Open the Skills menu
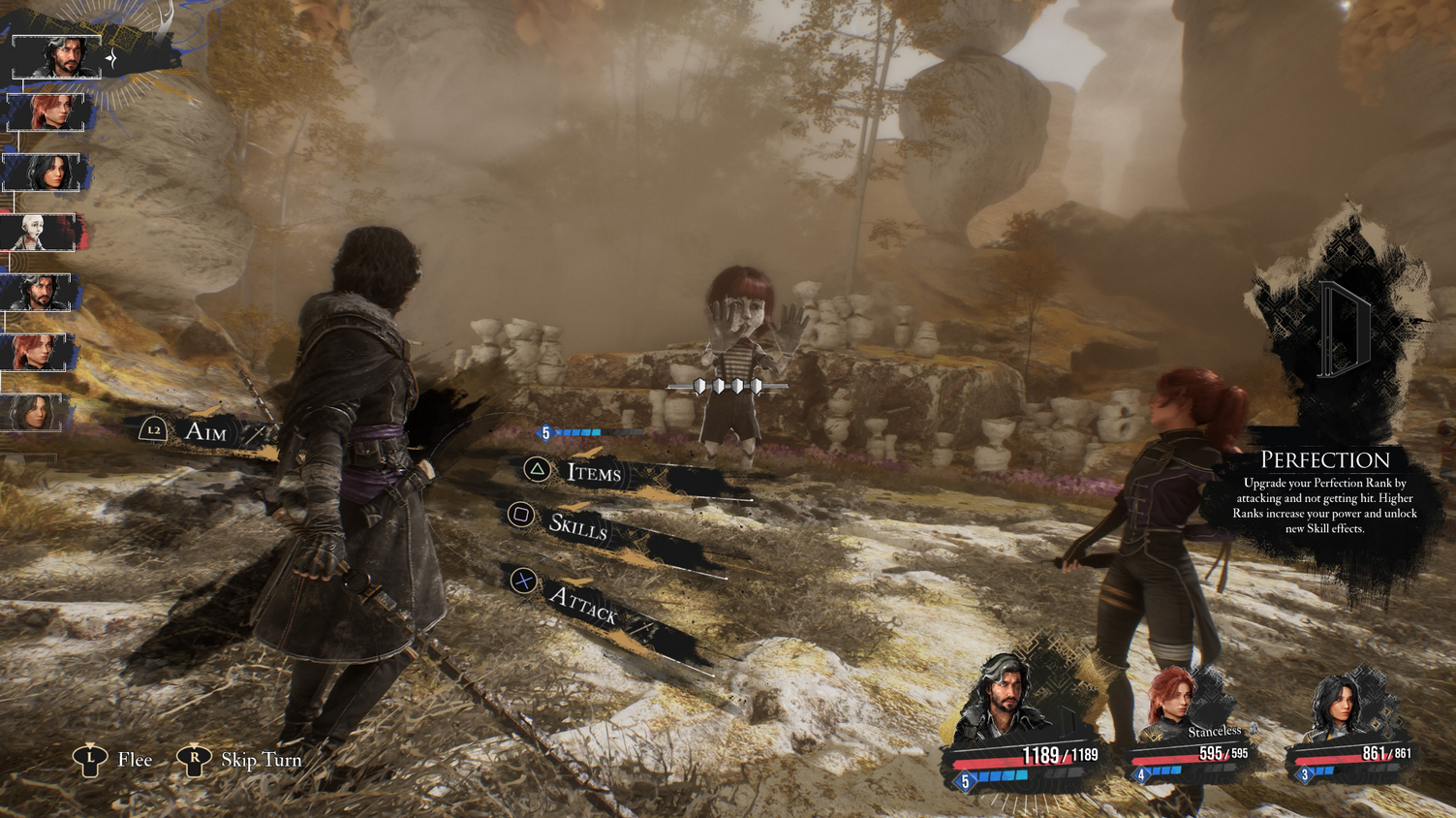Viewport: 1456px width, 818px height. click(x=577, y=525)
